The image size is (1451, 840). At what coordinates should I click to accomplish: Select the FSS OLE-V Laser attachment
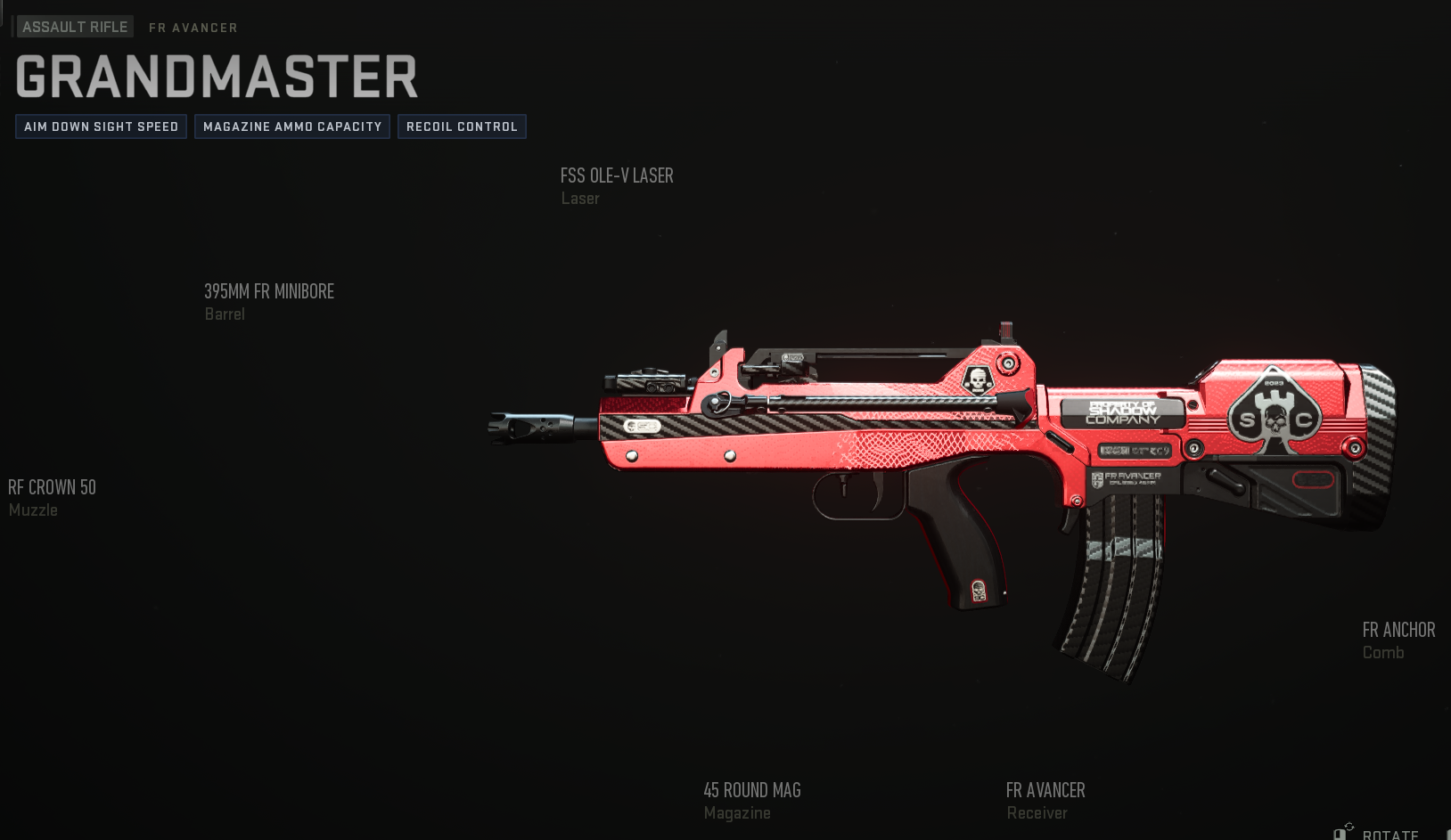click(617, 185)
